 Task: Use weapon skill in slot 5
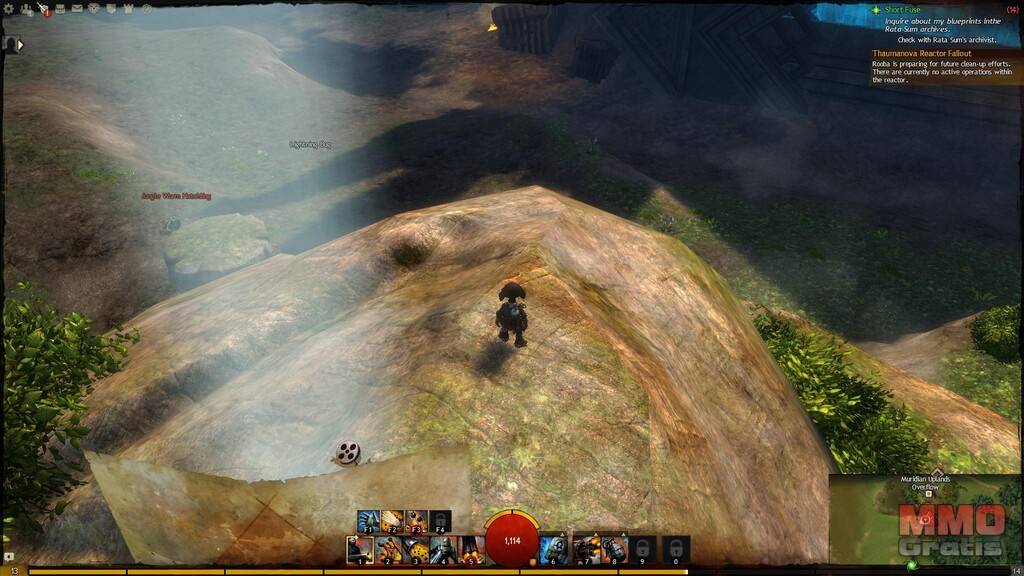pyautogui.click(x=471, y=550)
